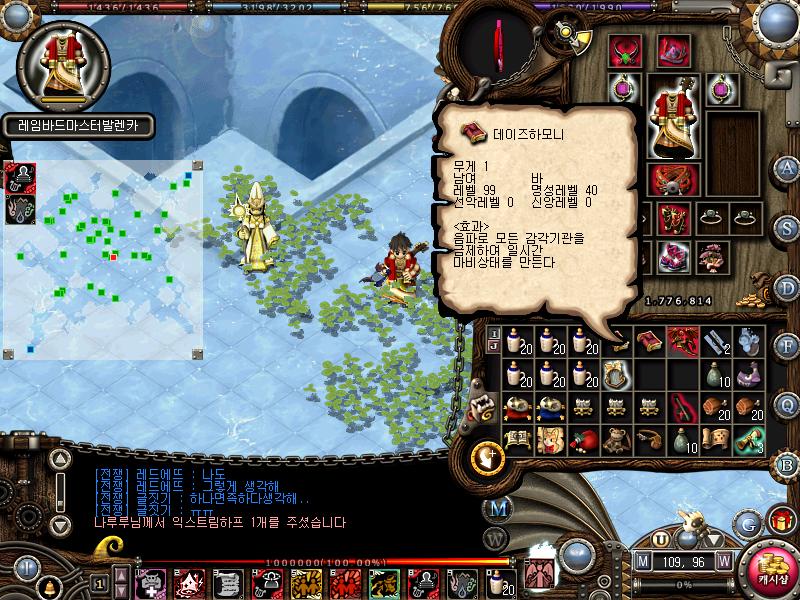The width and height of the screenshot is (800, 600).
Task: Open the round F side button
Action: 787,346
